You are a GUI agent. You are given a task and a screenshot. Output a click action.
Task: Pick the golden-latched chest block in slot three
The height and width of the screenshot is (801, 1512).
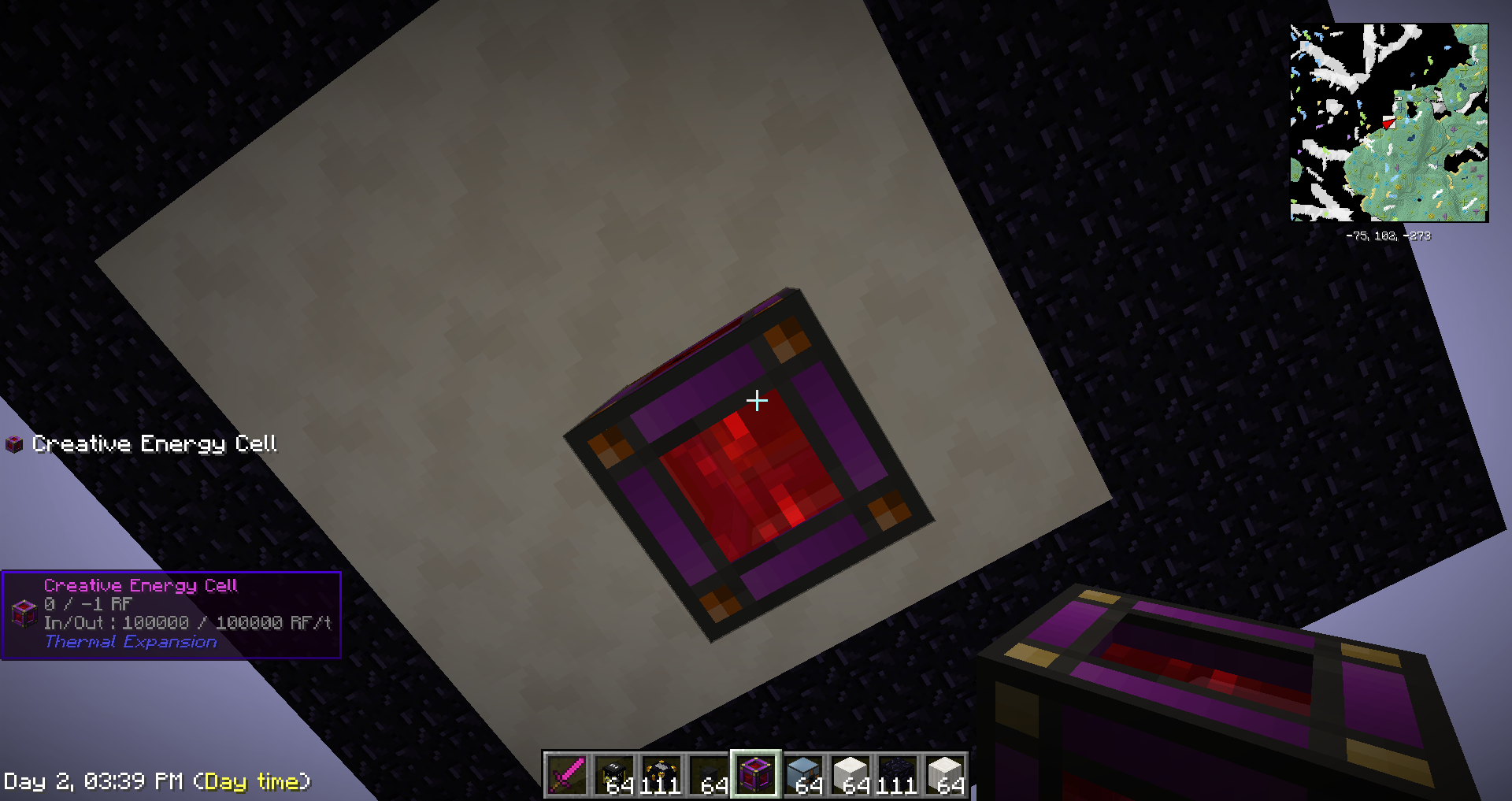[661, 776]
